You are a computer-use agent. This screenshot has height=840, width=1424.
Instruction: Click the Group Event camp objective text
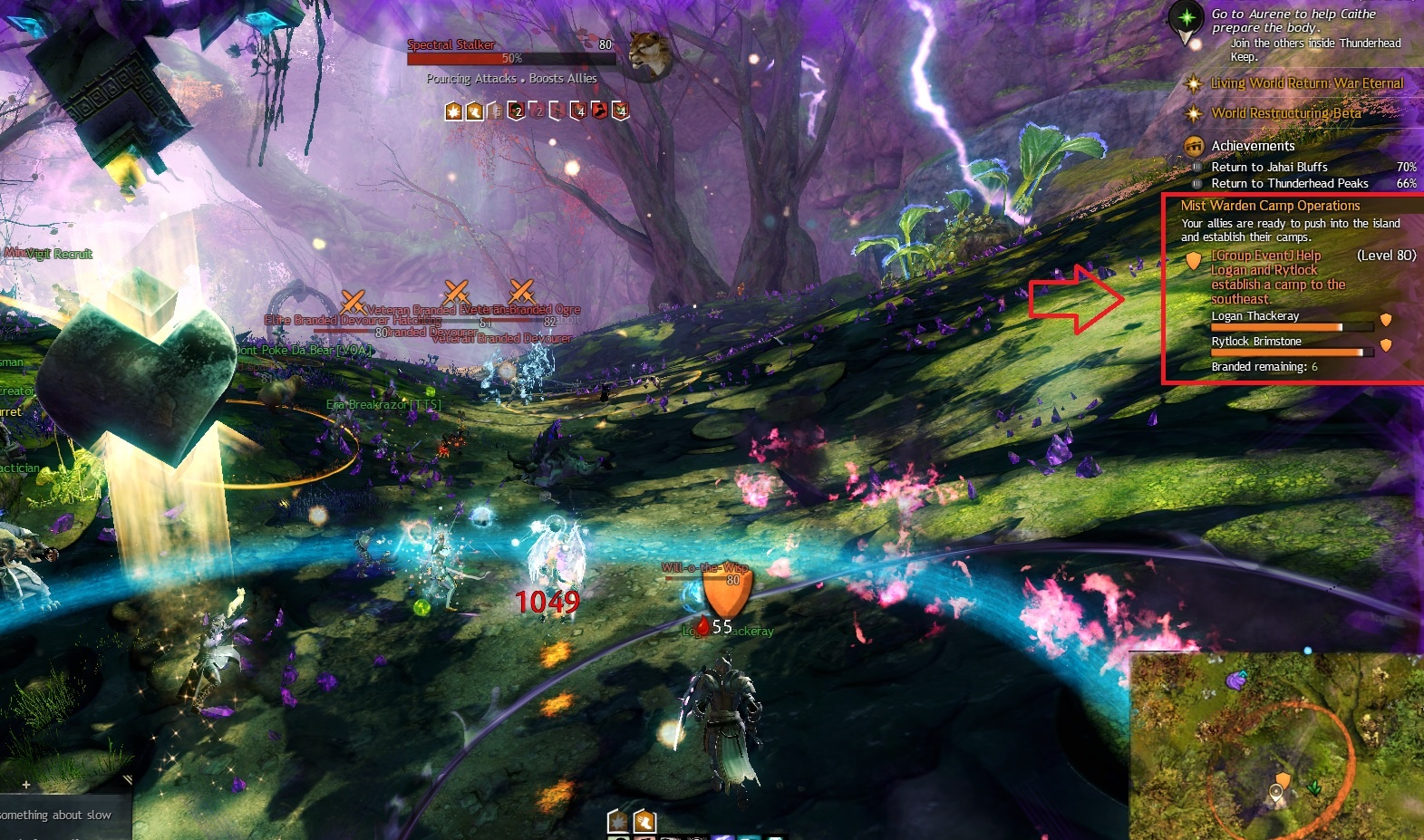[1277, 277]
